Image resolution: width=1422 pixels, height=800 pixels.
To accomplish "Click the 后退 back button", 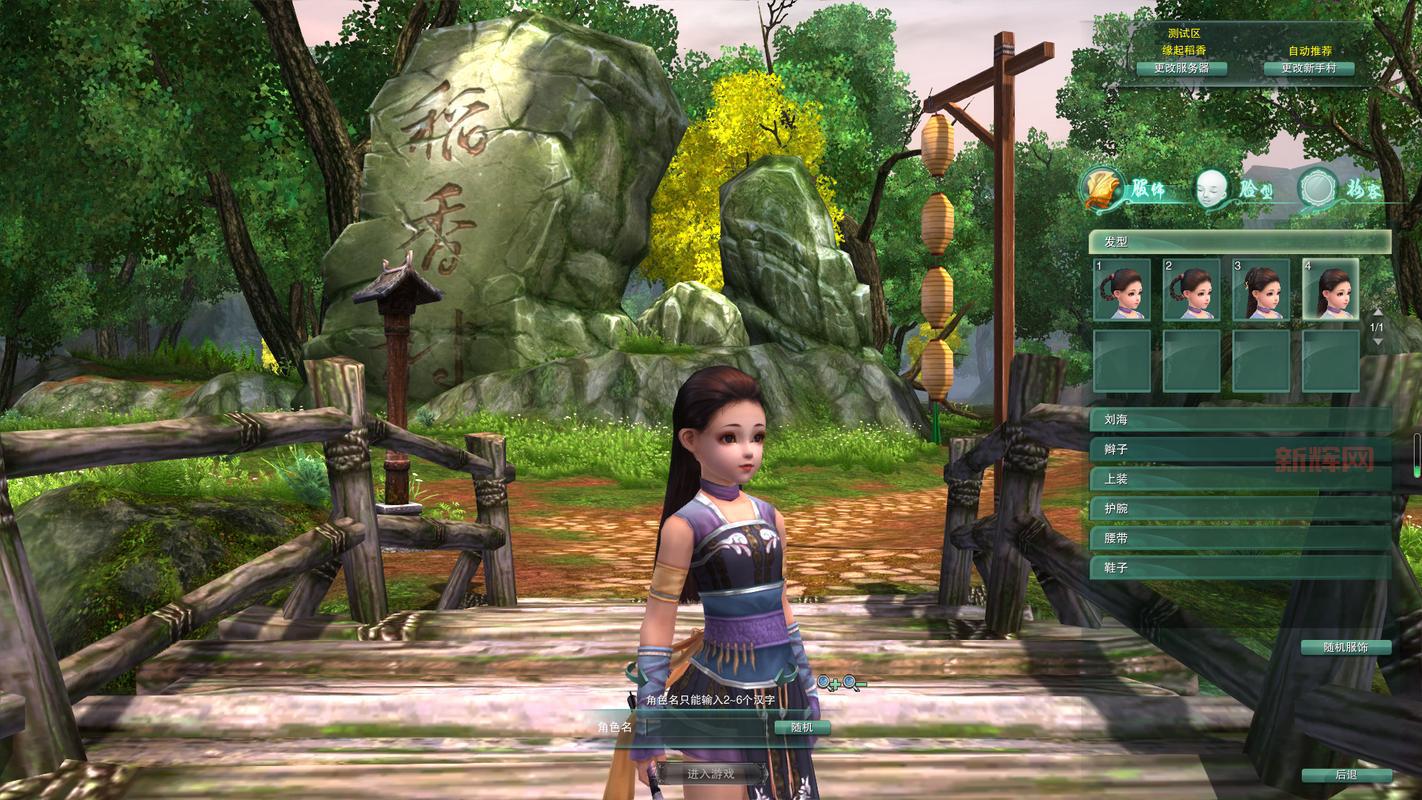I will coord(1346,775).
